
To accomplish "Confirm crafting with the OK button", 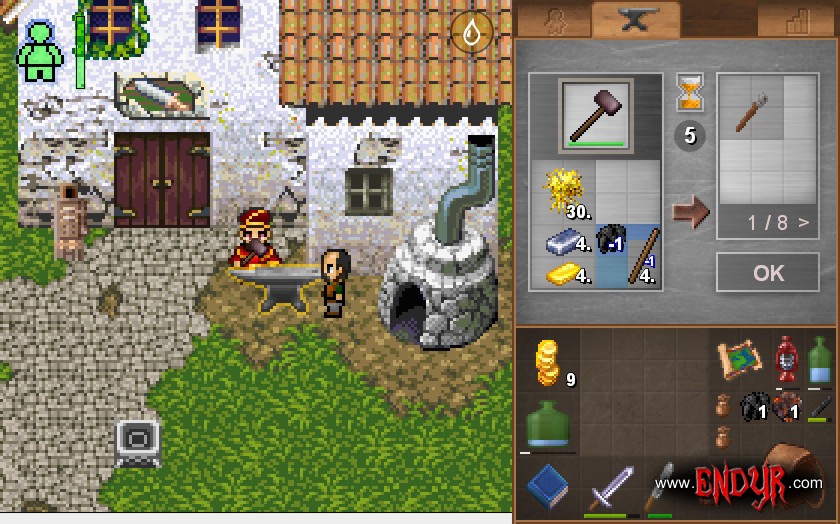I will click(768, 272).
